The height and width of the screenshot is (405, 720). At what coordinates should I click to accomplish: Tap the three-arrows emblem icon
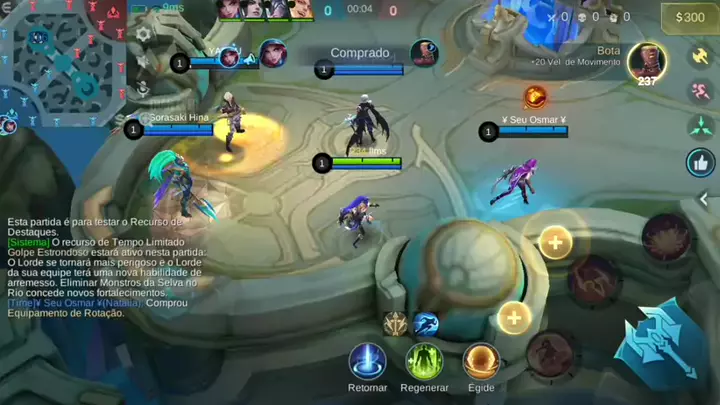coord(395,323)
